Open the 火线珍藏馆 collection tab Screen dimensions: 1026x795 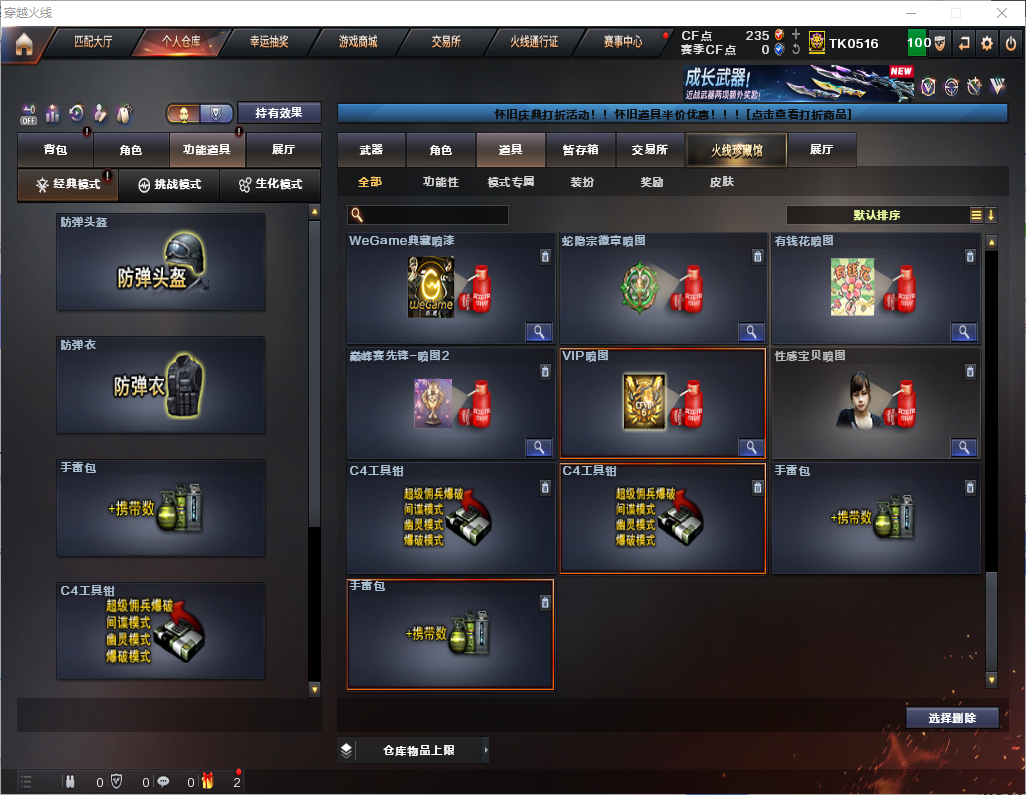click(x=736, y=150)
